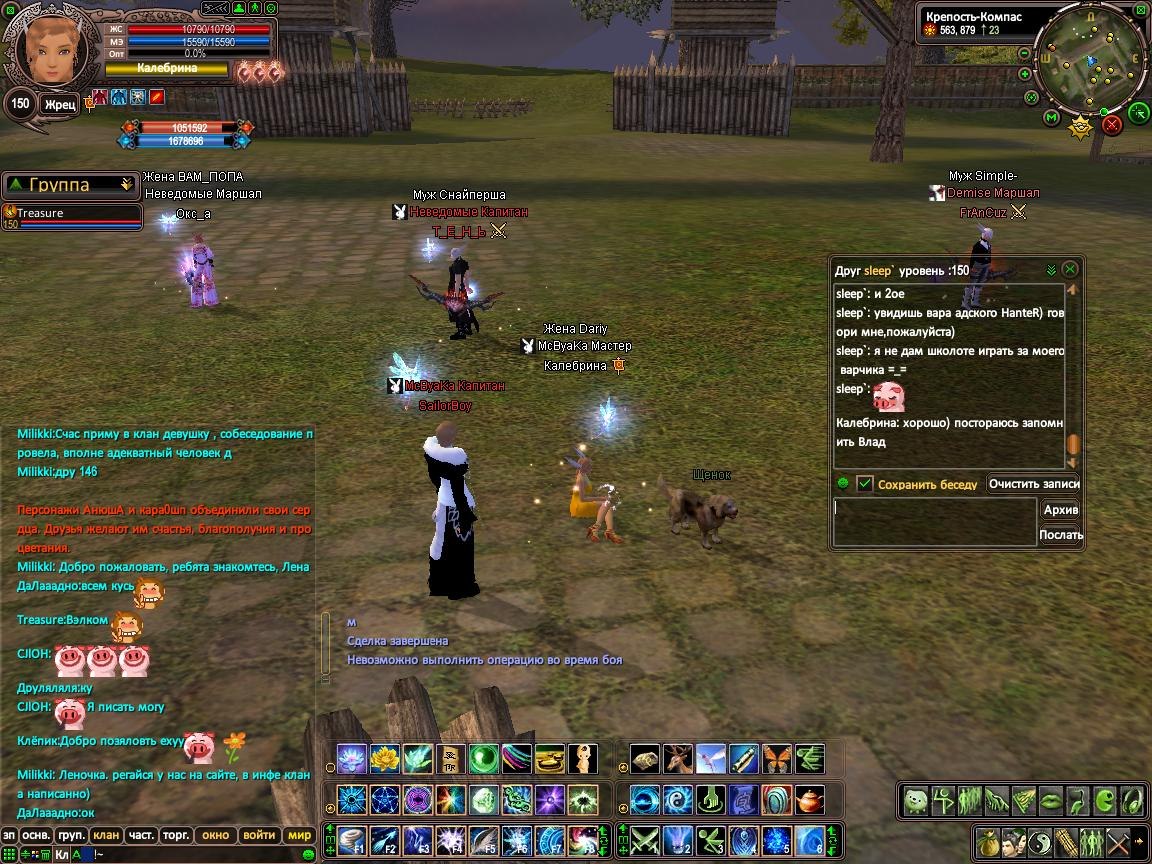Use the teapot item in hotbar

809,800
